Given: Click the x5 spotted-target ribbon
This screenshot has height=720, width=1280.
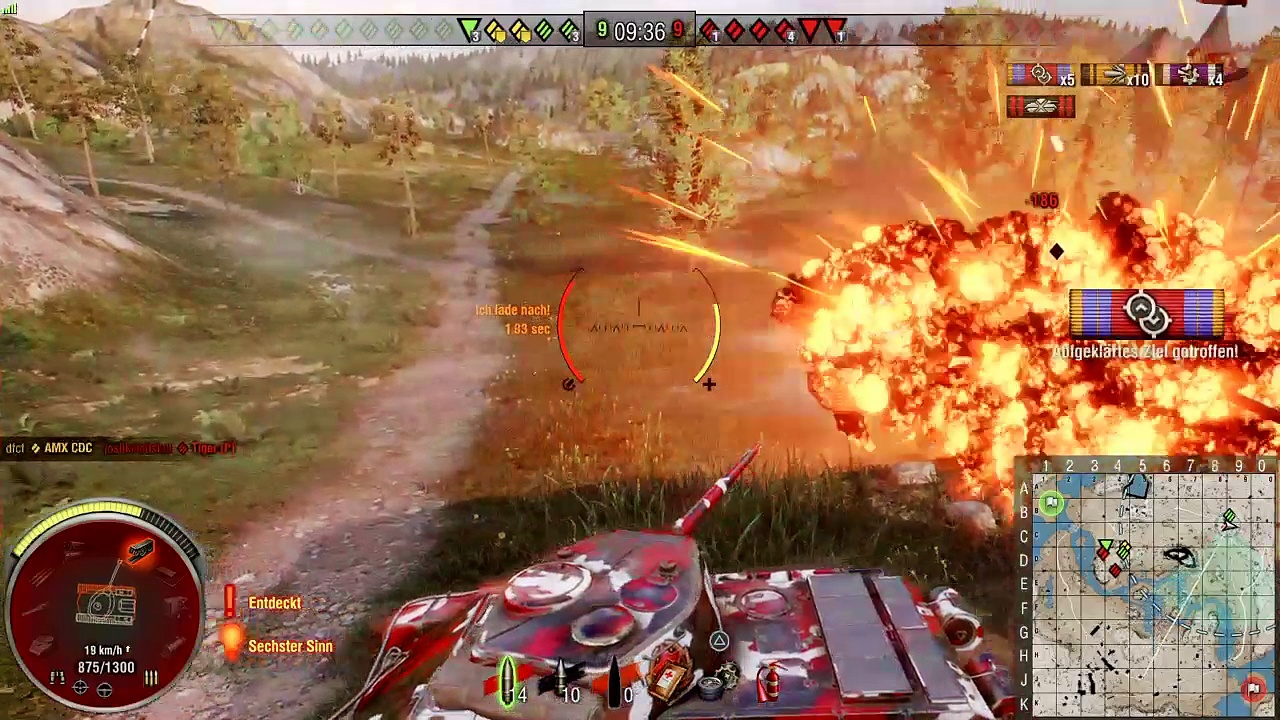Looking at the screenshot, I should pyautogui.click(x=1040, y=75).
